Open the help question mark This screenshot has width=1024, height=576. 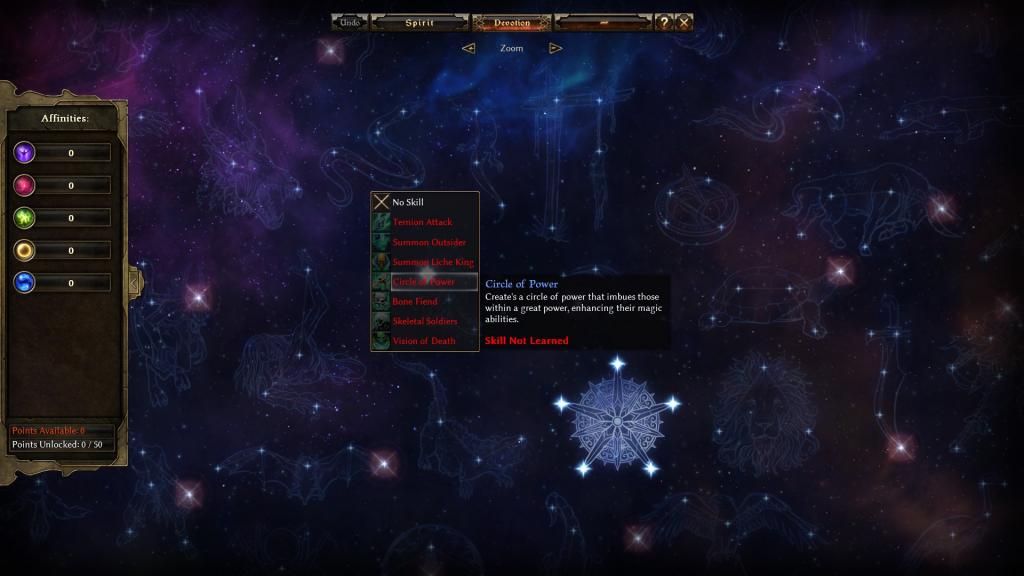[x=663, y=22]
